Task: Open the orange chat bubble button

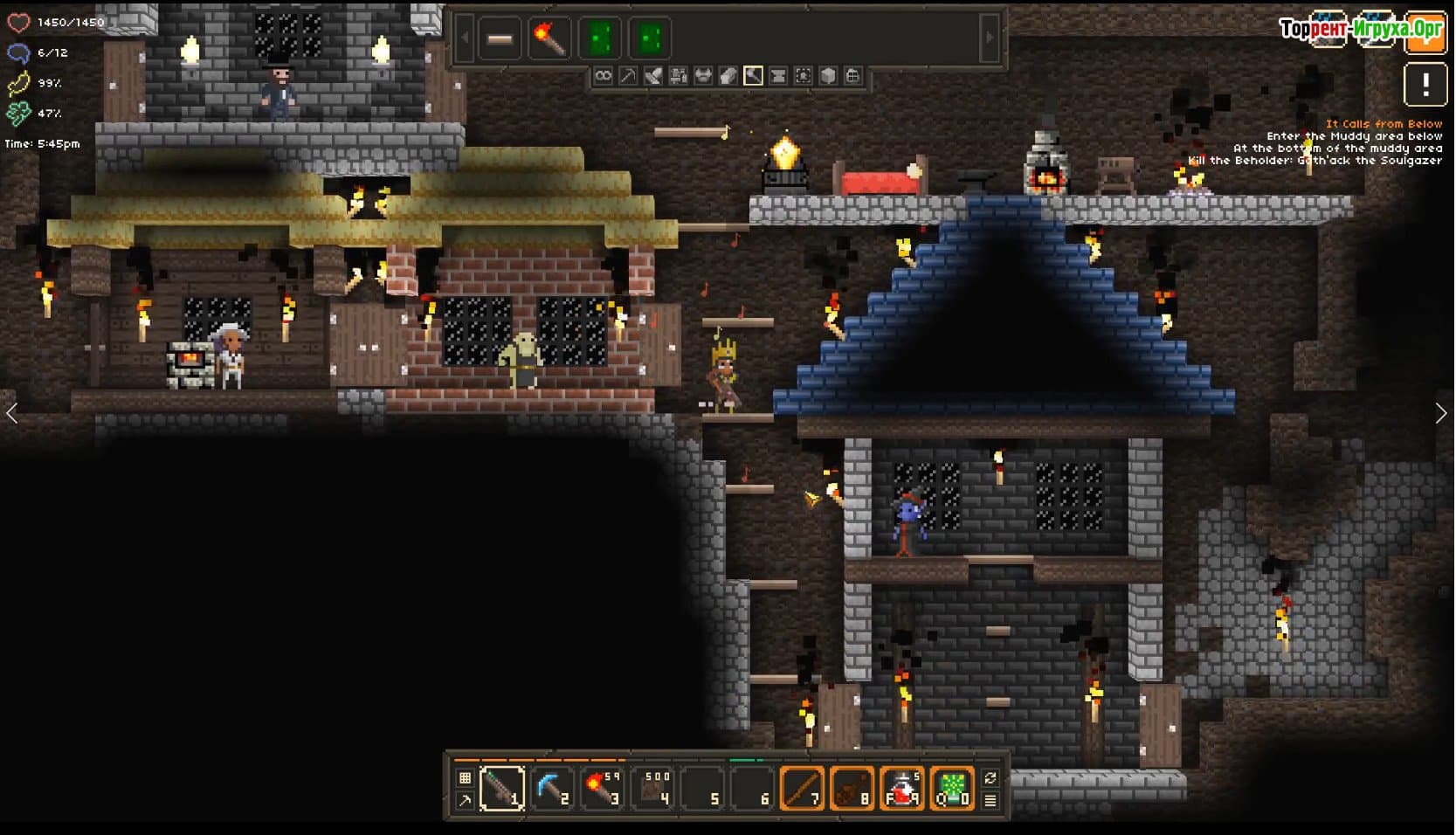Action: 1425,35
